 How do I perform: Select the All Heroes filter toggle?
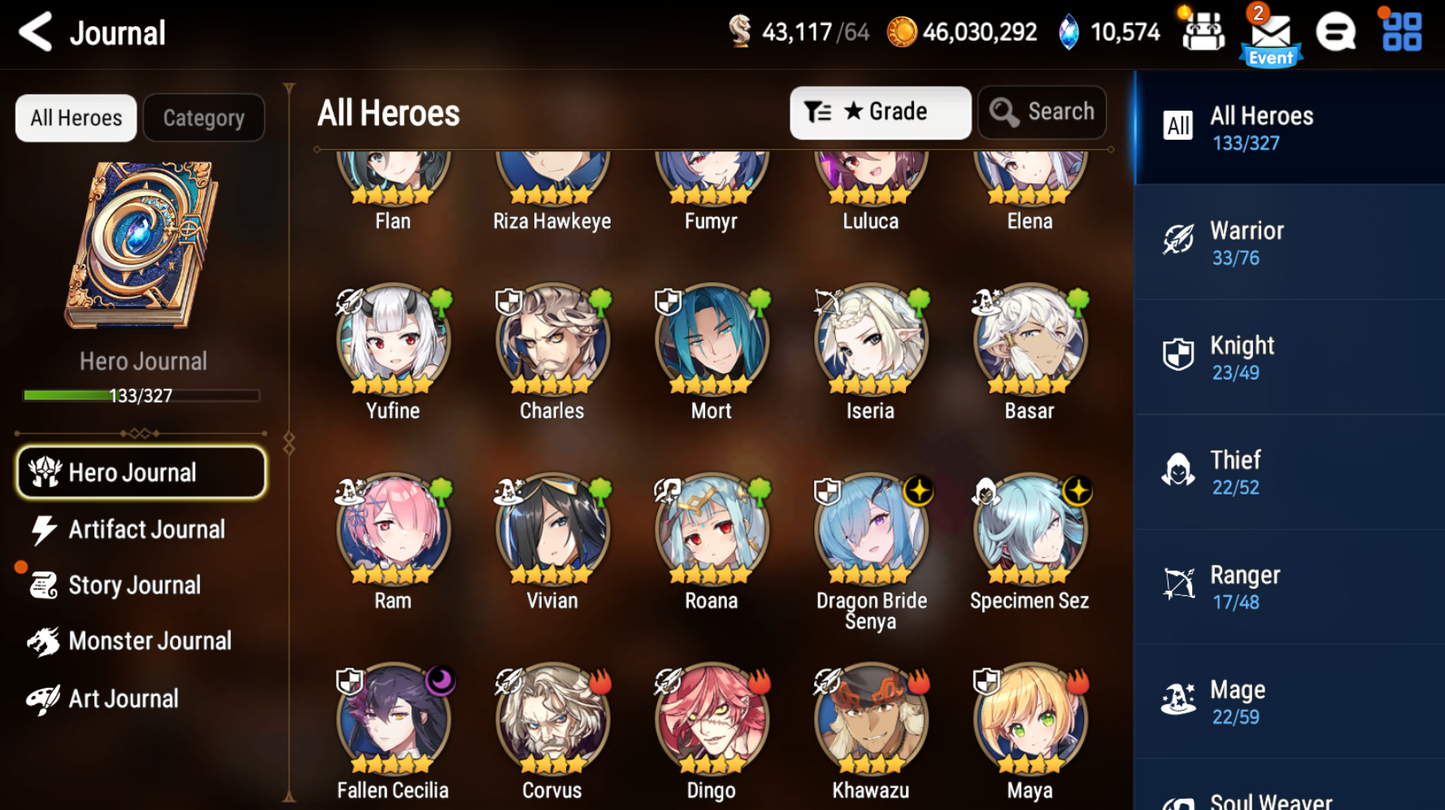(75, 117)
